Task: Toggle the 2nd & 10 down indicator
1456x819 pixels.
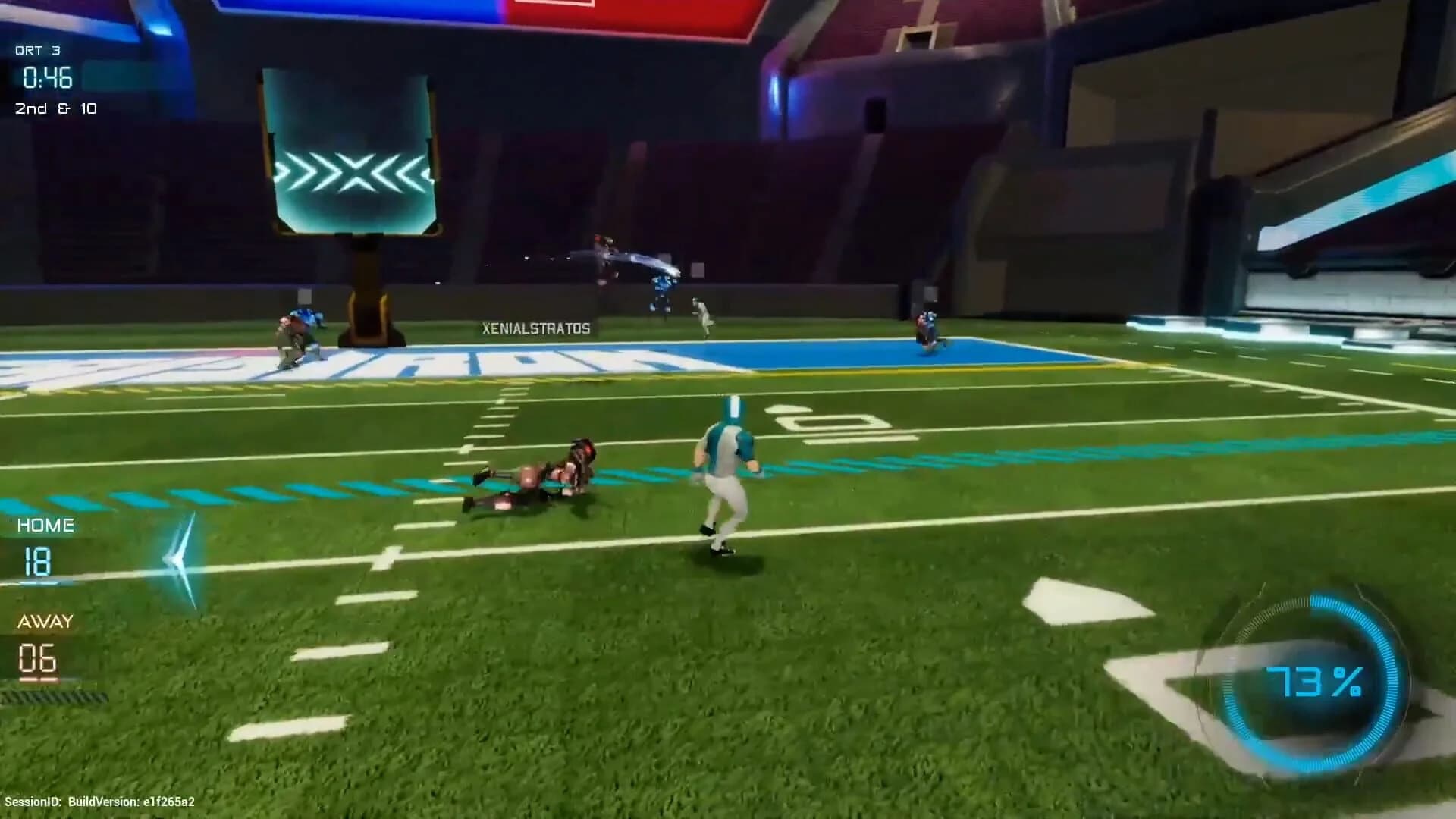Action: [x=57, y=108]
